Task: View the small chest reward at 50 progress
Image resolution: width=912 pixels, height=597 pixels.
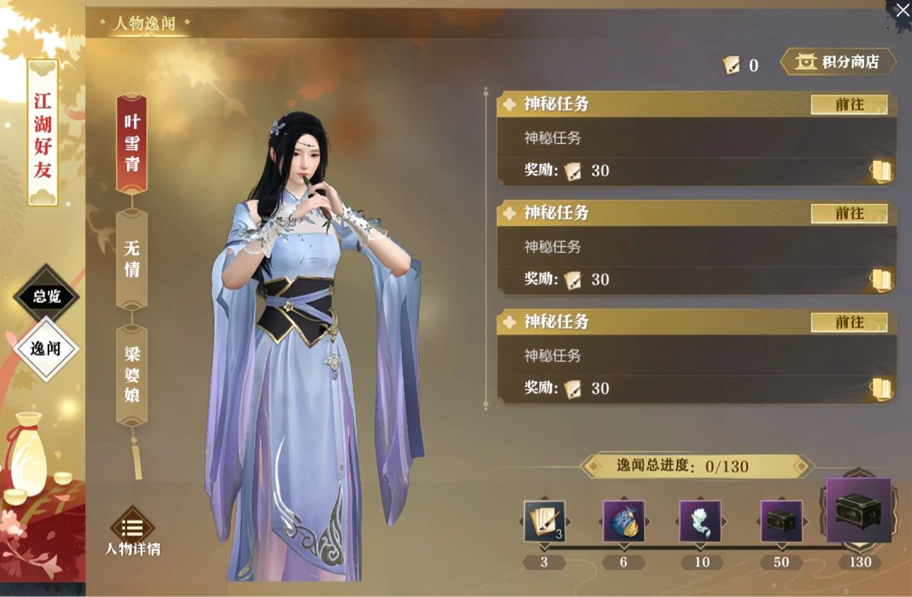Action: pos(780,521)
